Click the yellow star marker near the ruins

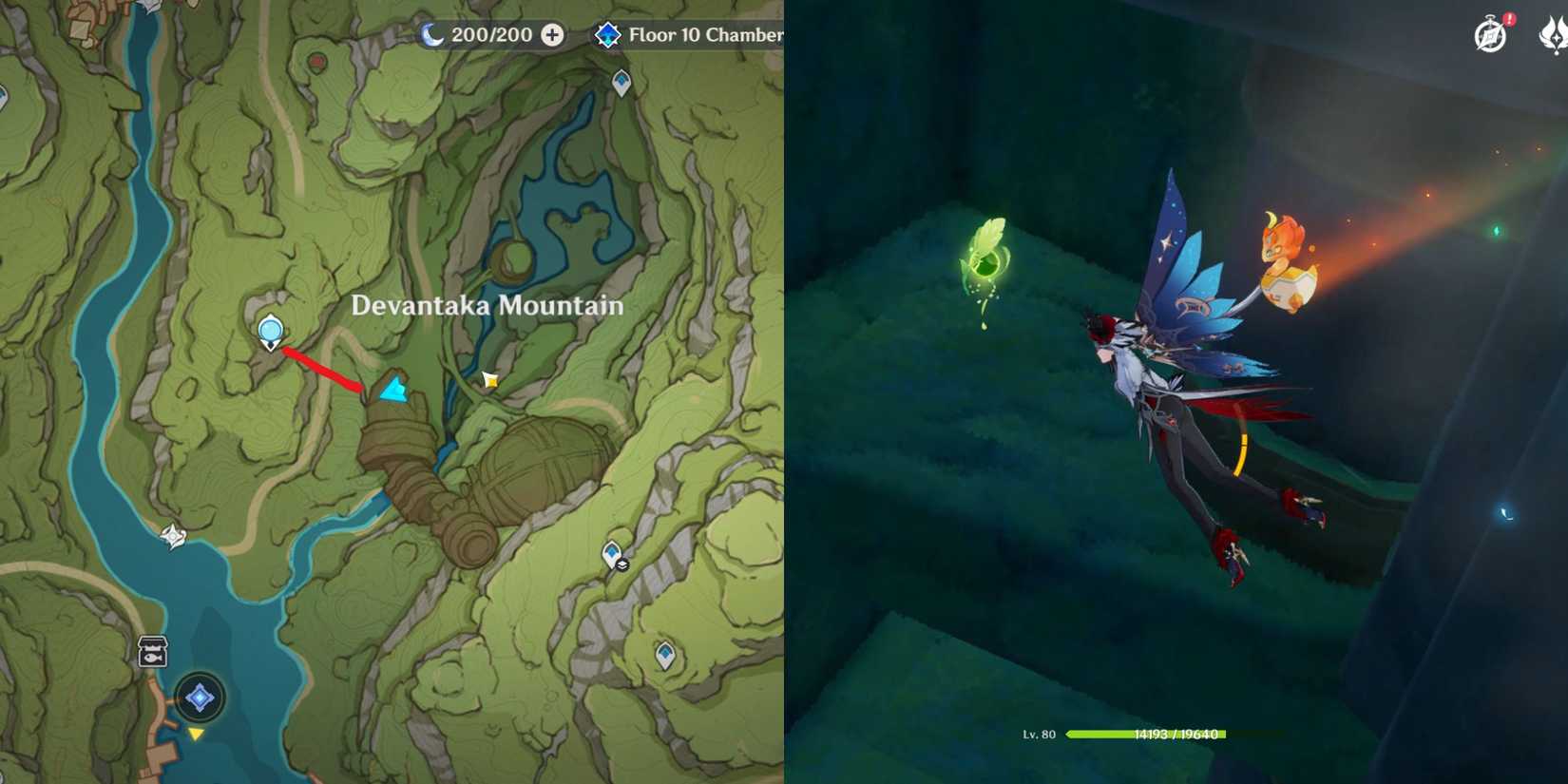490,380
